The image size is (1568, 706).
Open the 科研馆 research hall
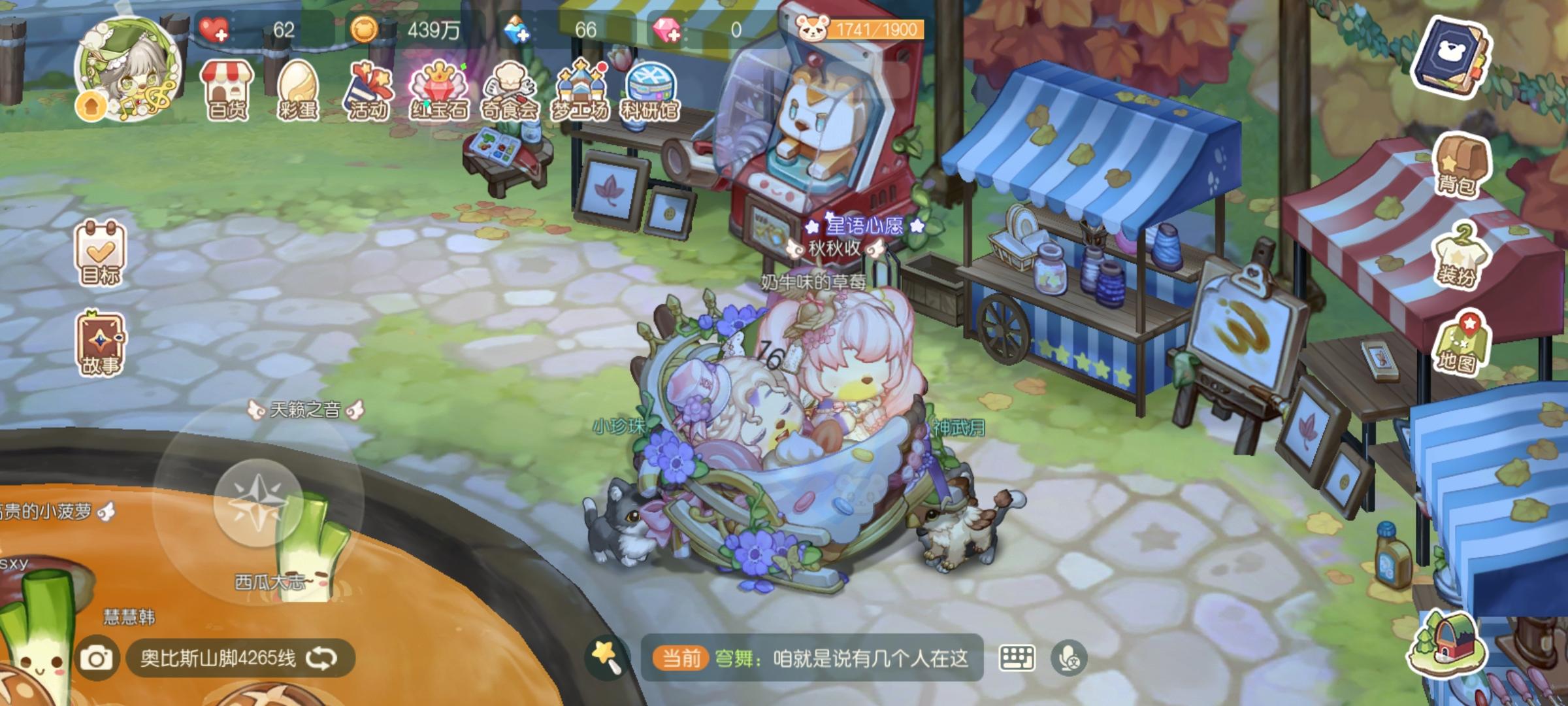[x=652, y=88]
